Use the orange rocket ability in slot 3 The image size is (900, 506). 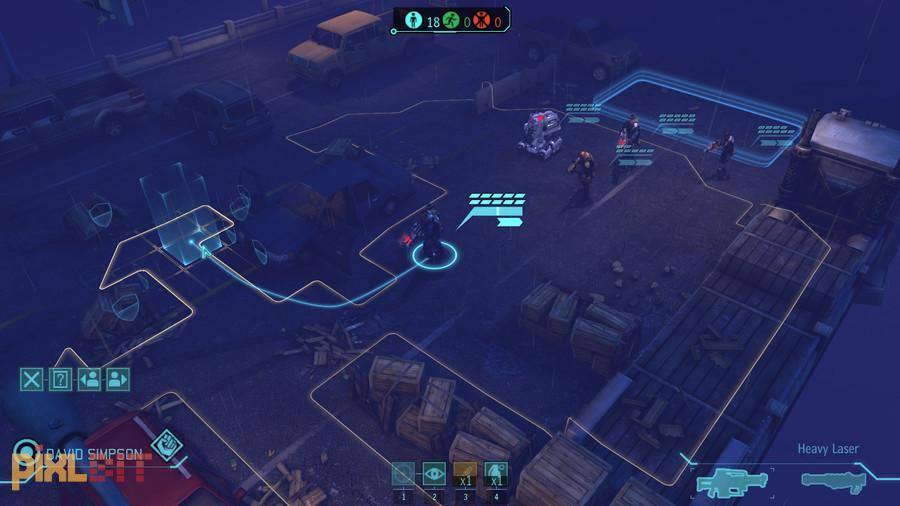464,474
